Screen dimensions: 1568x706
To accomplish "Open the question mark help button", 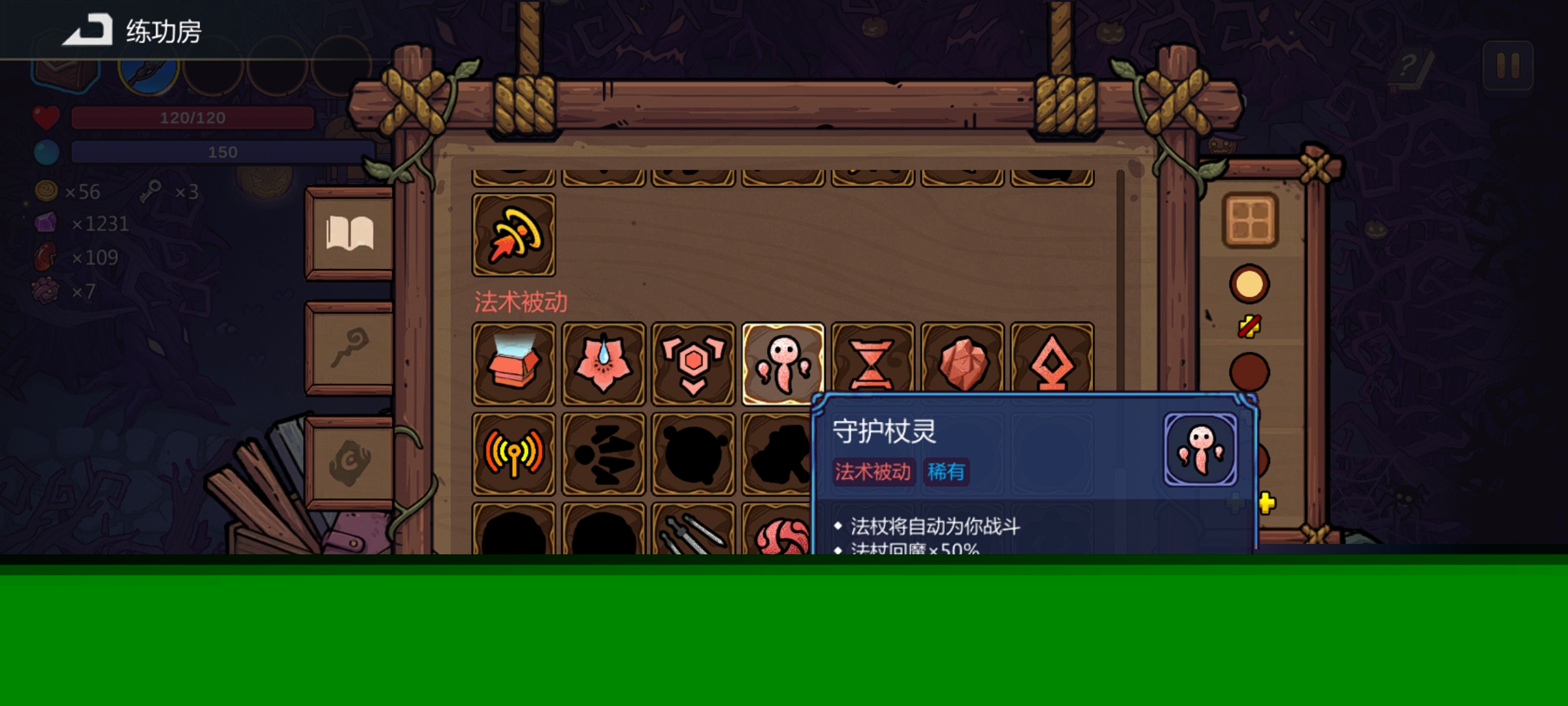I will pos(1409,67).
